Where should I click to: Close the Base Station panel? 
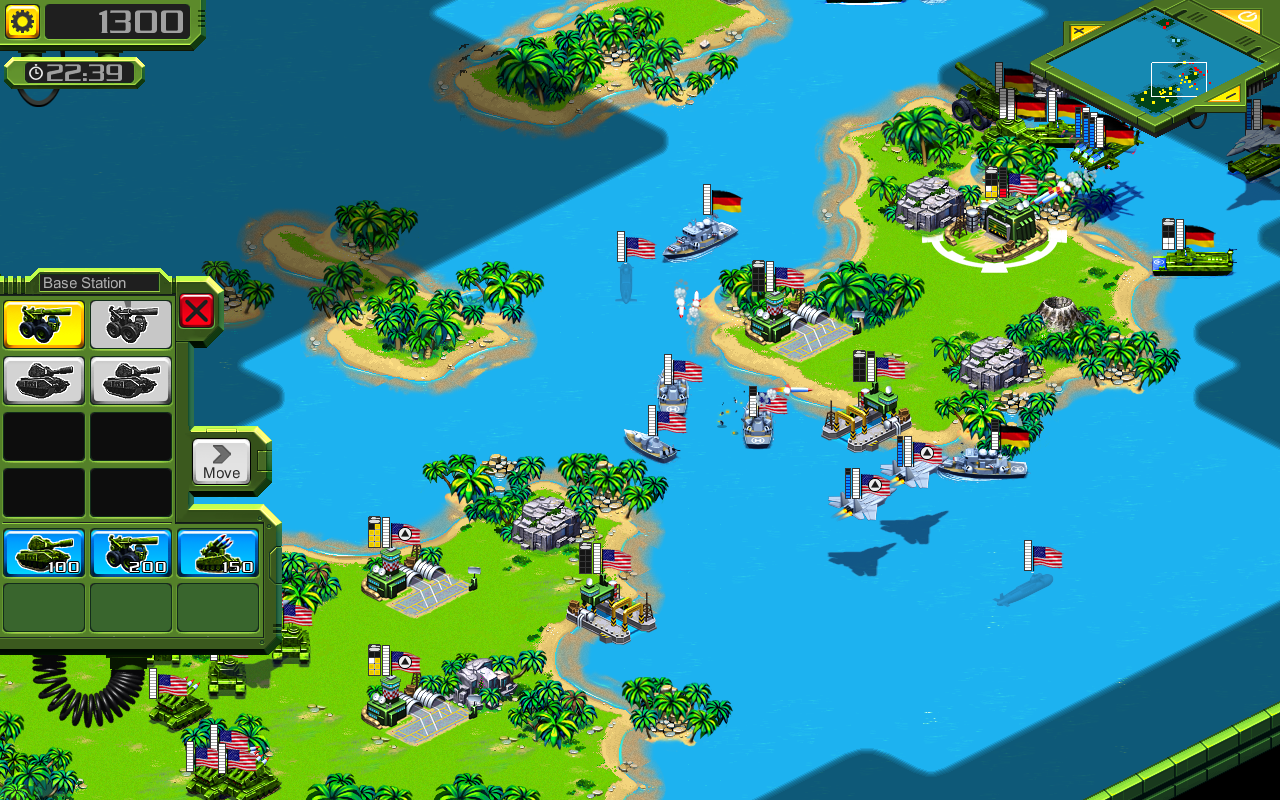point(196,311)
